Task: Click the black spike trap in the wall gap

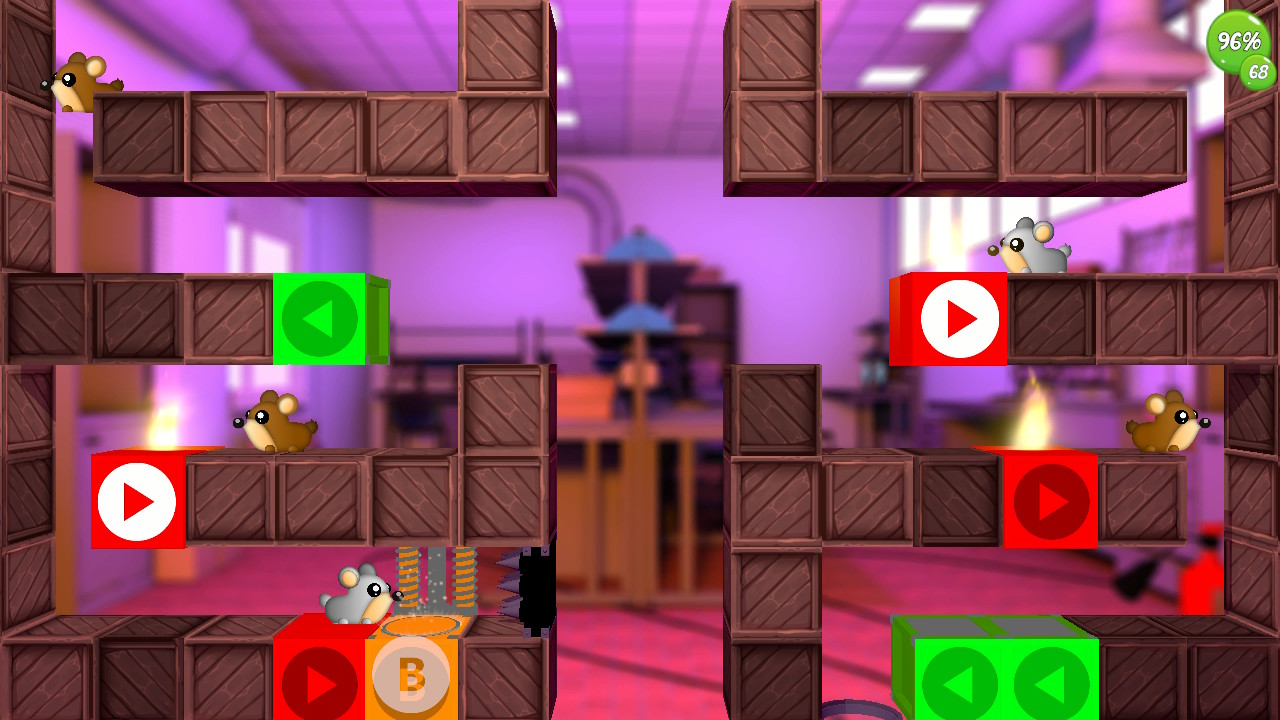Action: [x=537, y=590]
